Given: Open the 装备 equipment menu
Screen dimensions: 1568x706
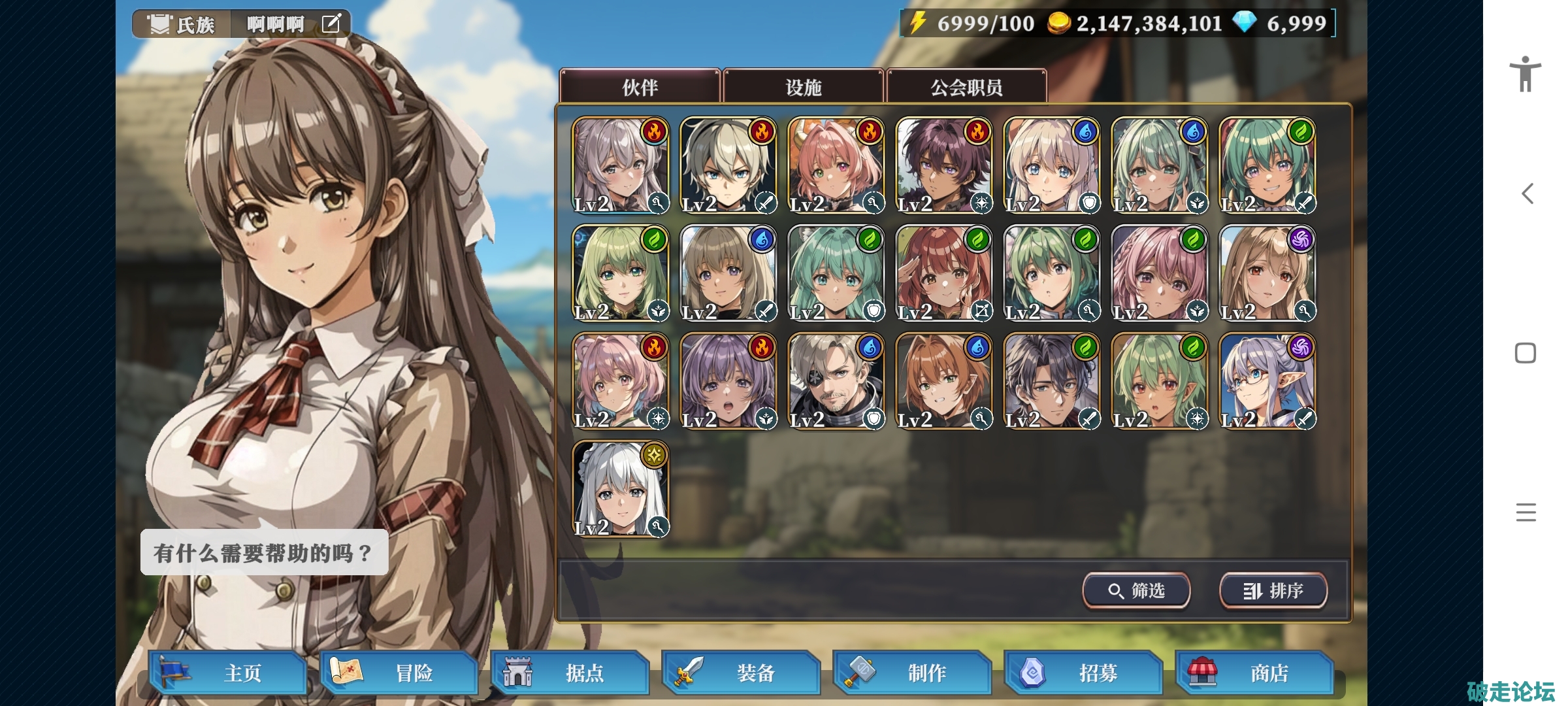Looking at the screenshot, I should point(742,673).
